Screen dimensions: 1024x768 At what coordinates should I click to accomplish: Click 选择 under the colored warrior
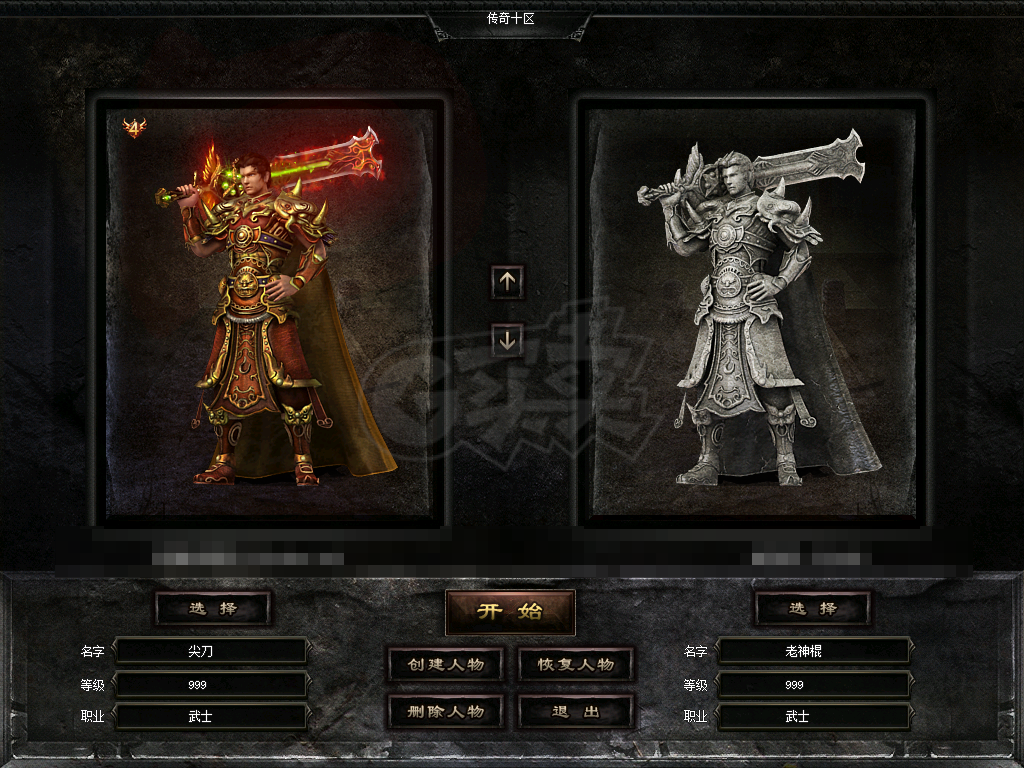(x=213, y=608)
